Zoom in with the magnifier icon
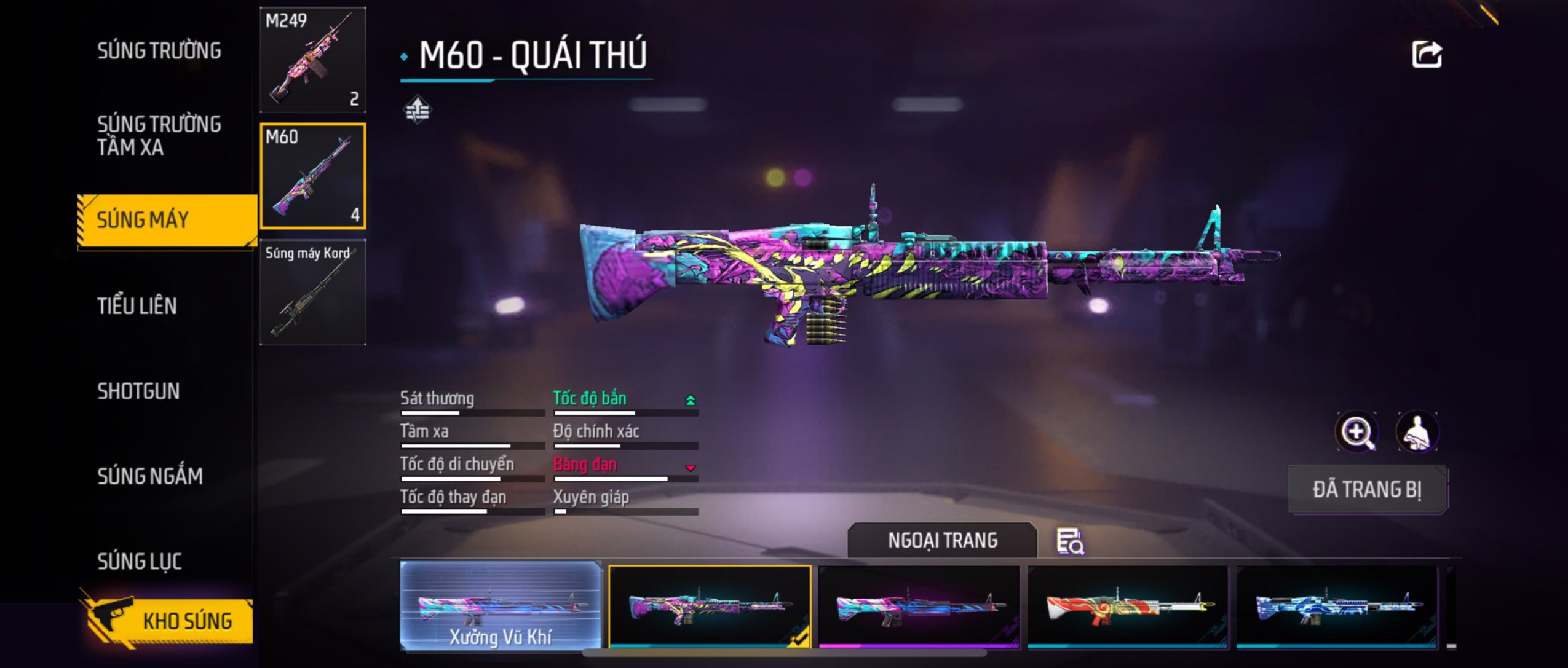Image resolution: width=1568 pixels, height=668 pixels. [1357, 431]
